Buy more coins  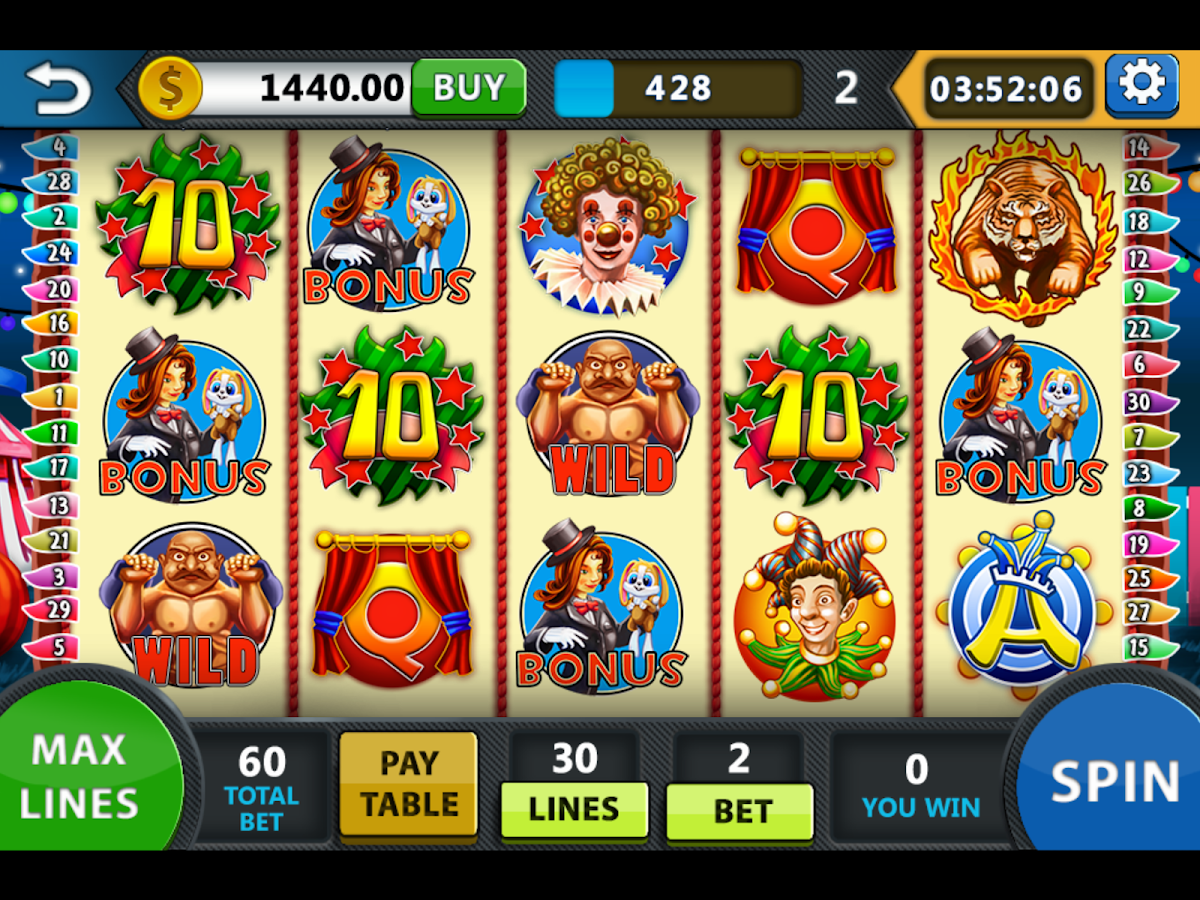pyautogui.click(x=469, y=88)
